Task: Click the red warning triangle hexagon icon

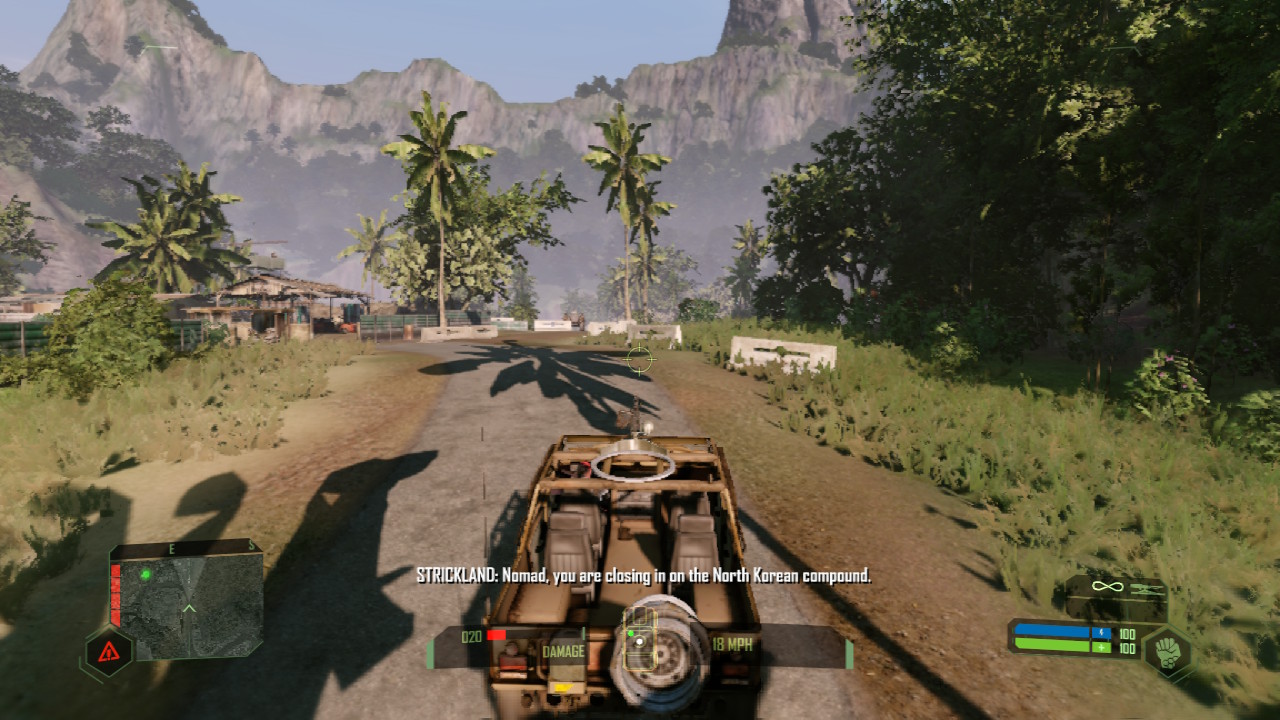Action: point(107,654)
